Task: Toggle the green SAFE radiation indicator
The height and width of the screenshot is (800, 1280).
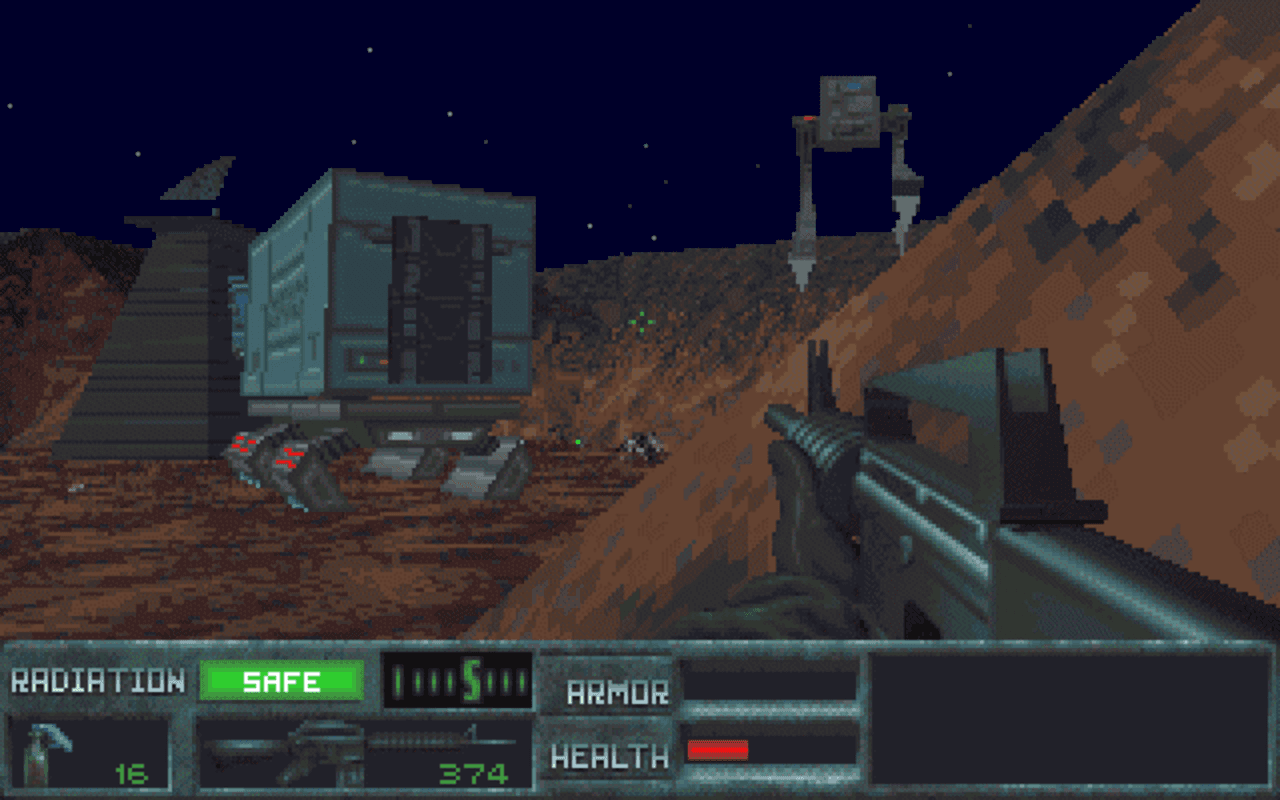Action: pyautogui.click(x=283, y=680)
